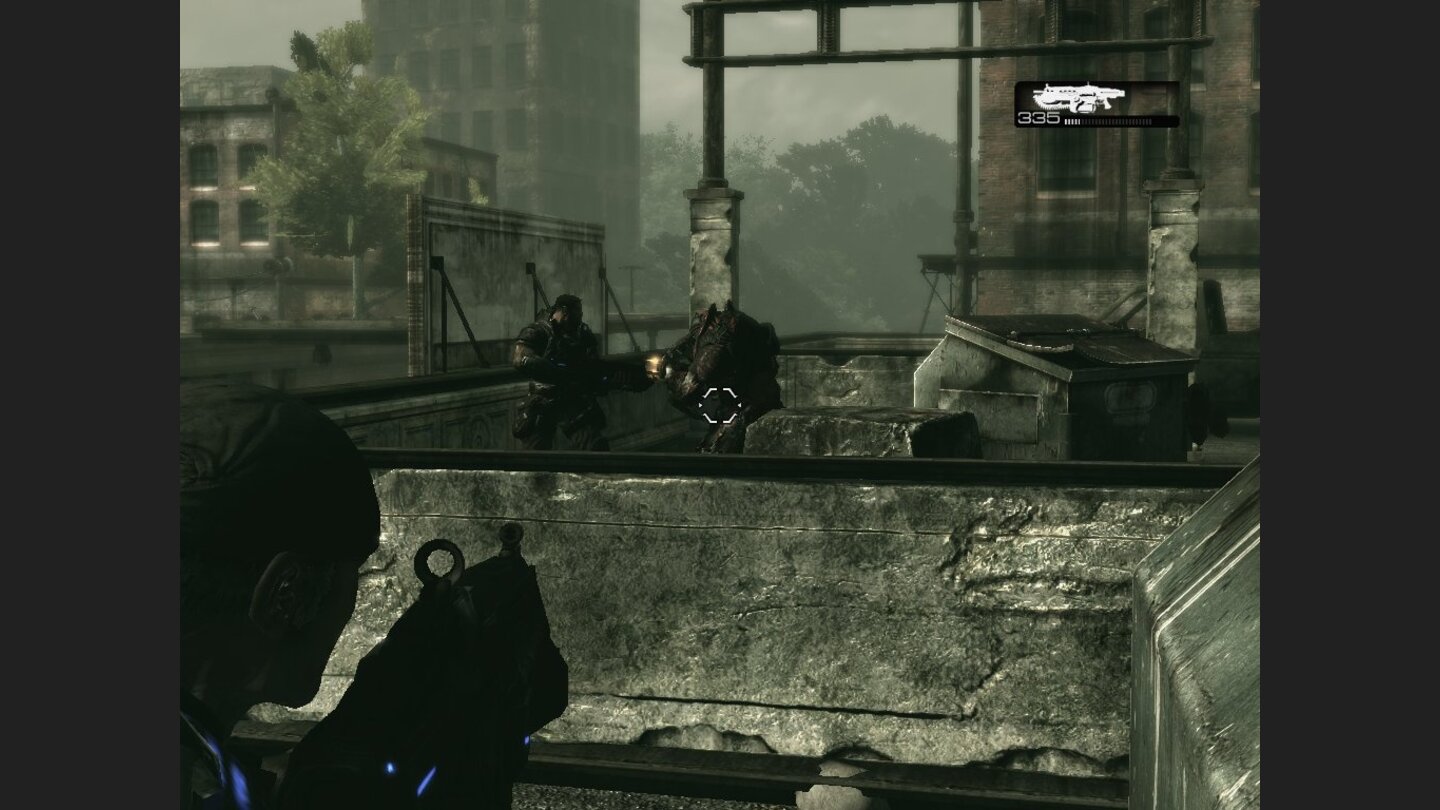The width and height of the screenshot is (1440, 810).
Task: Click the targeting reticle at screen center
Action: [x=720, y=405]
